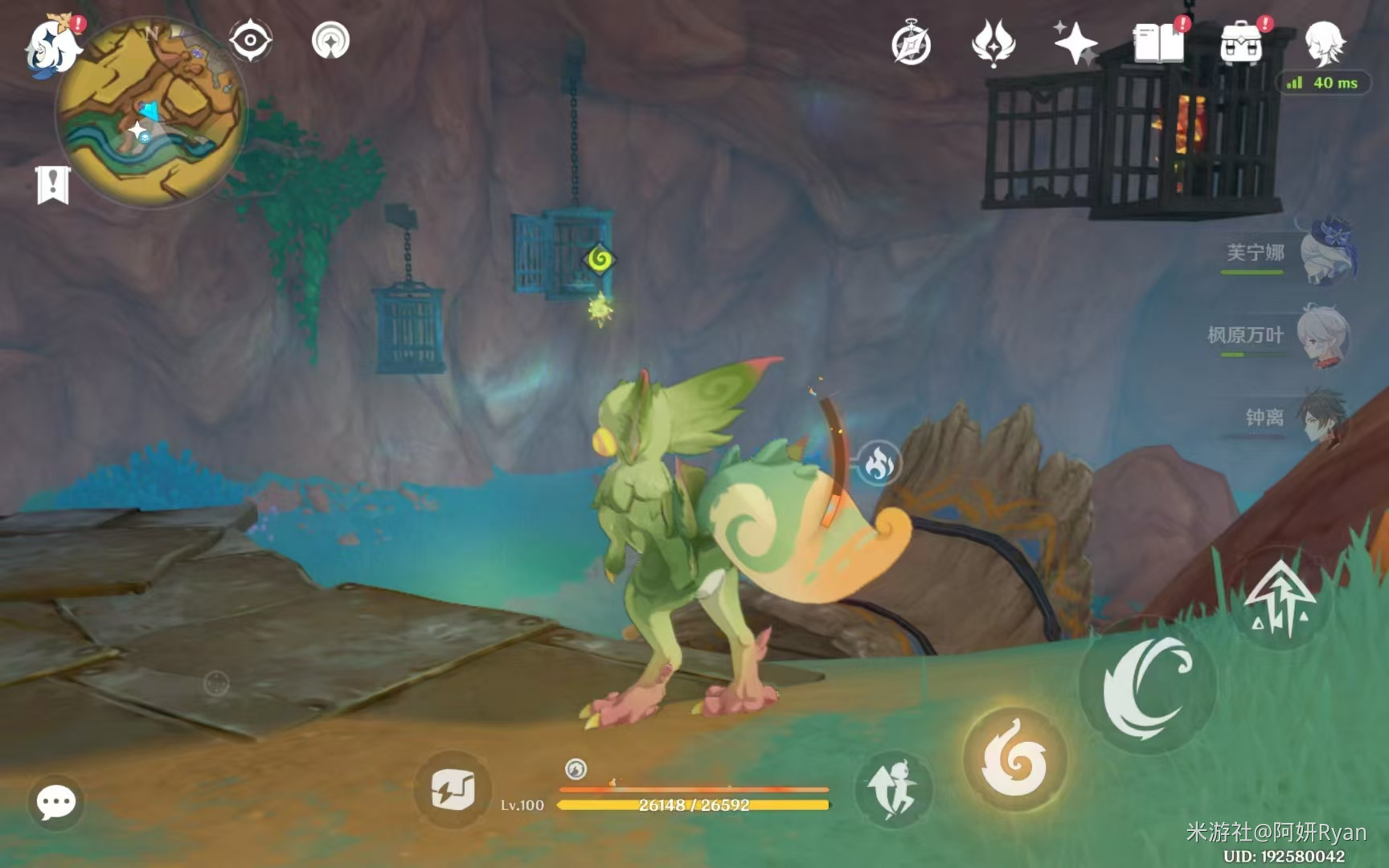Open the character profile head icon
1389x868 pixels.
point(1323,43)
